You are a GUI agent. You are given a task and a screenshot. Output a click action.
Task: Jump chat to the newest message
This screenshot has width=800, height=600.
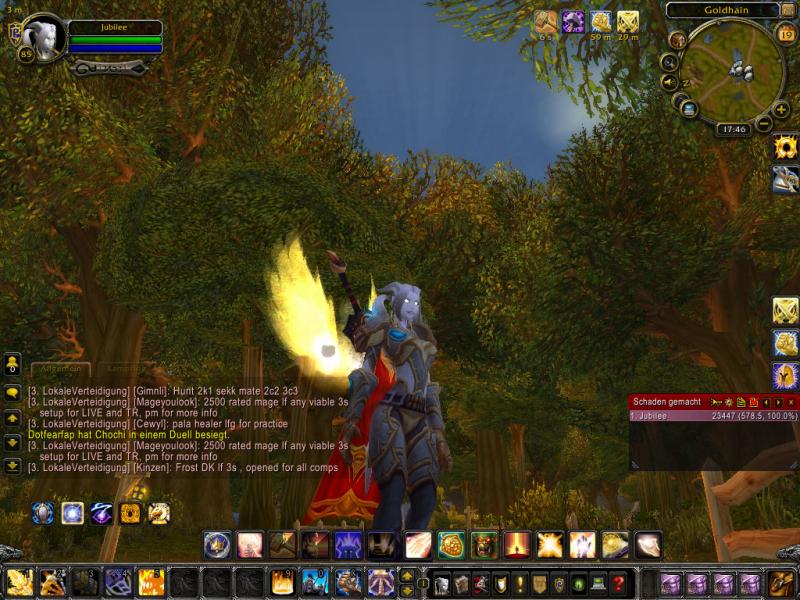(x=13, y=465)
